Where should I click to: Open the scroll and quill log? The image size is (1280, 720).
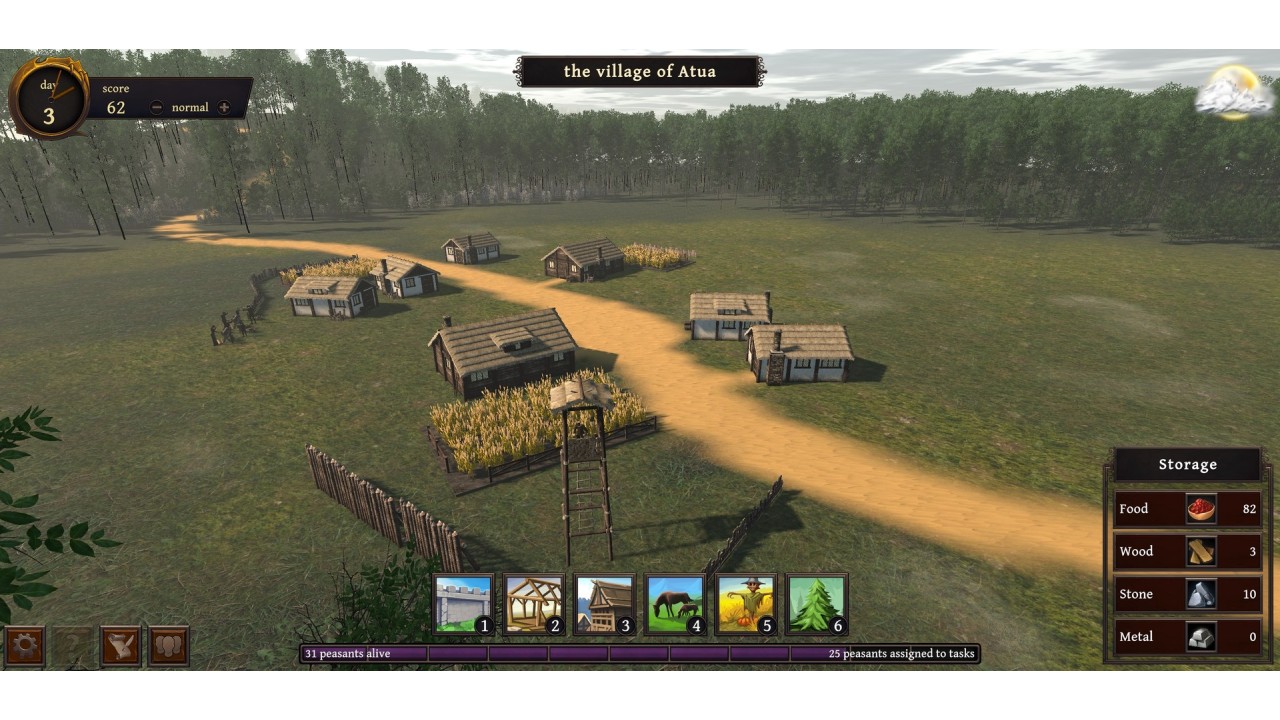click(x=120, y=646)
